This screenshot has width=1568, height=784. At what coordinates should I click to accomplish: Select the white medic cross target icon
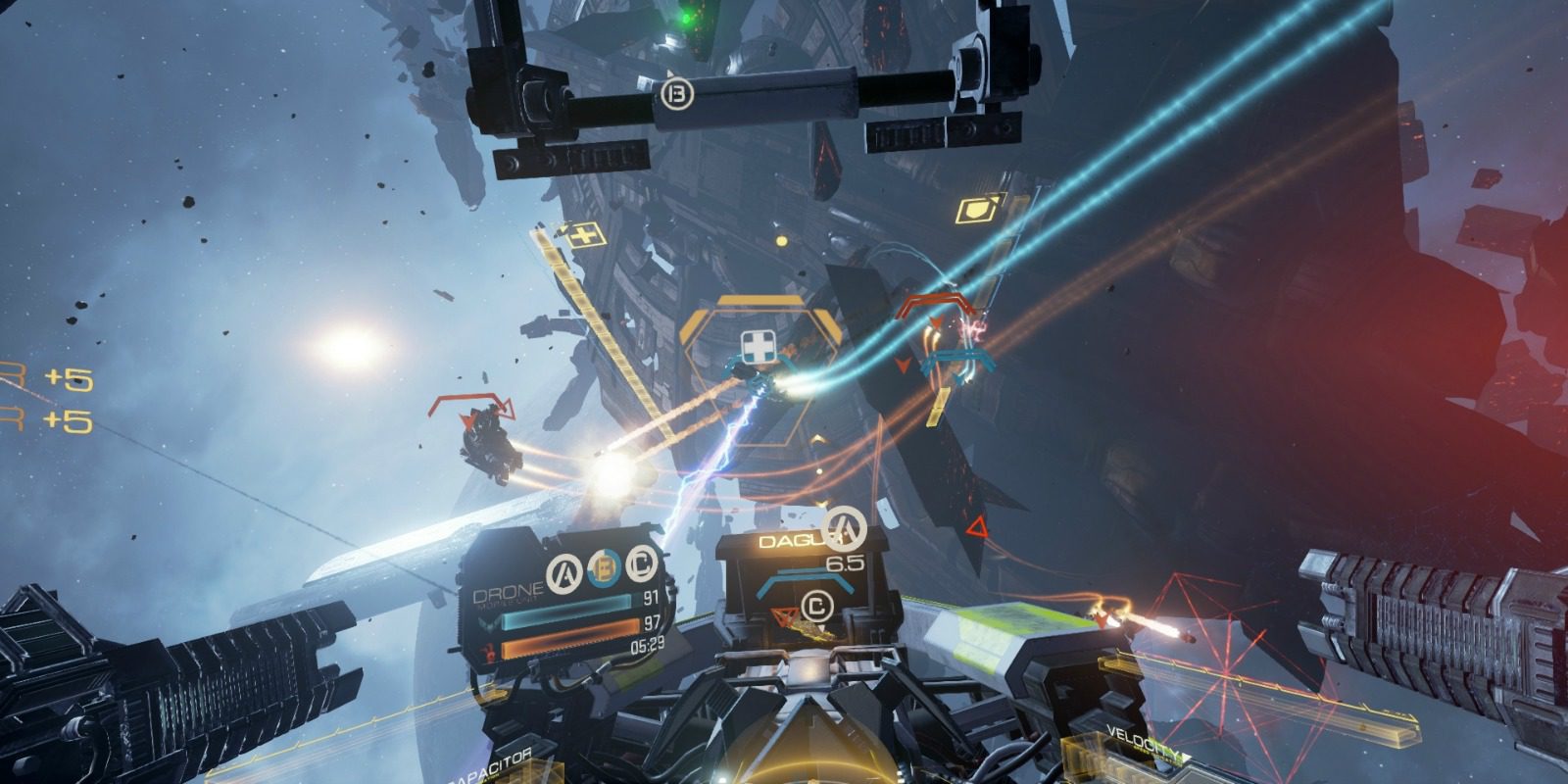coord(756,346)
